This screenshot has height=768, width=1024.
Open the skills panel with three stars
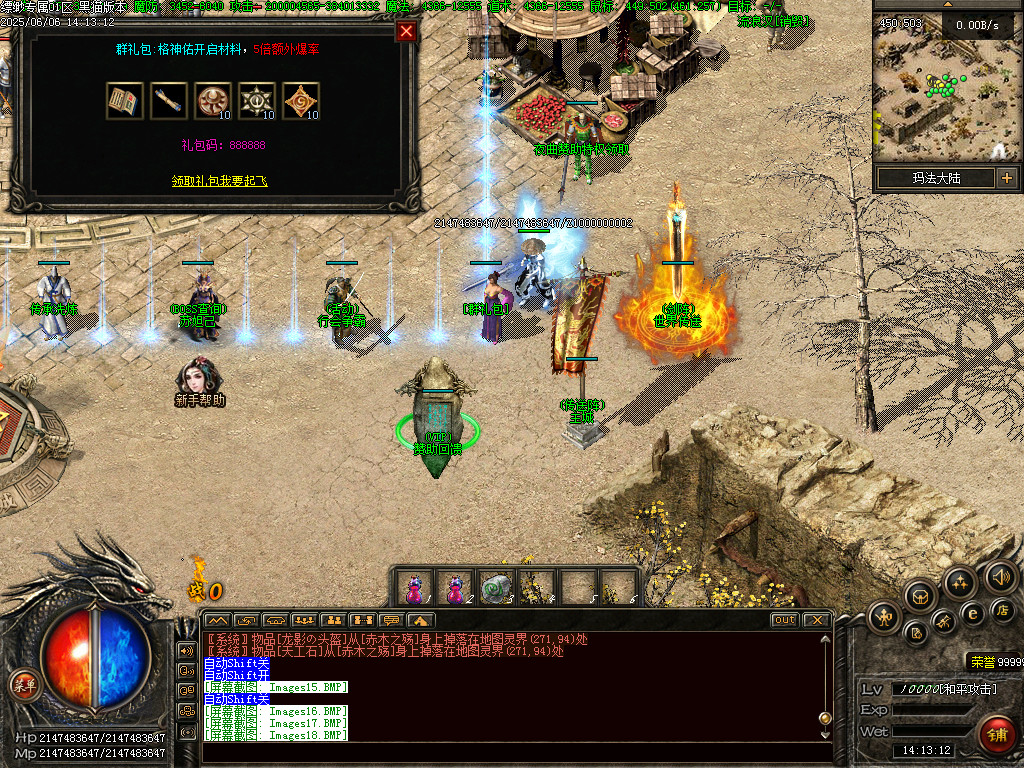959,583
